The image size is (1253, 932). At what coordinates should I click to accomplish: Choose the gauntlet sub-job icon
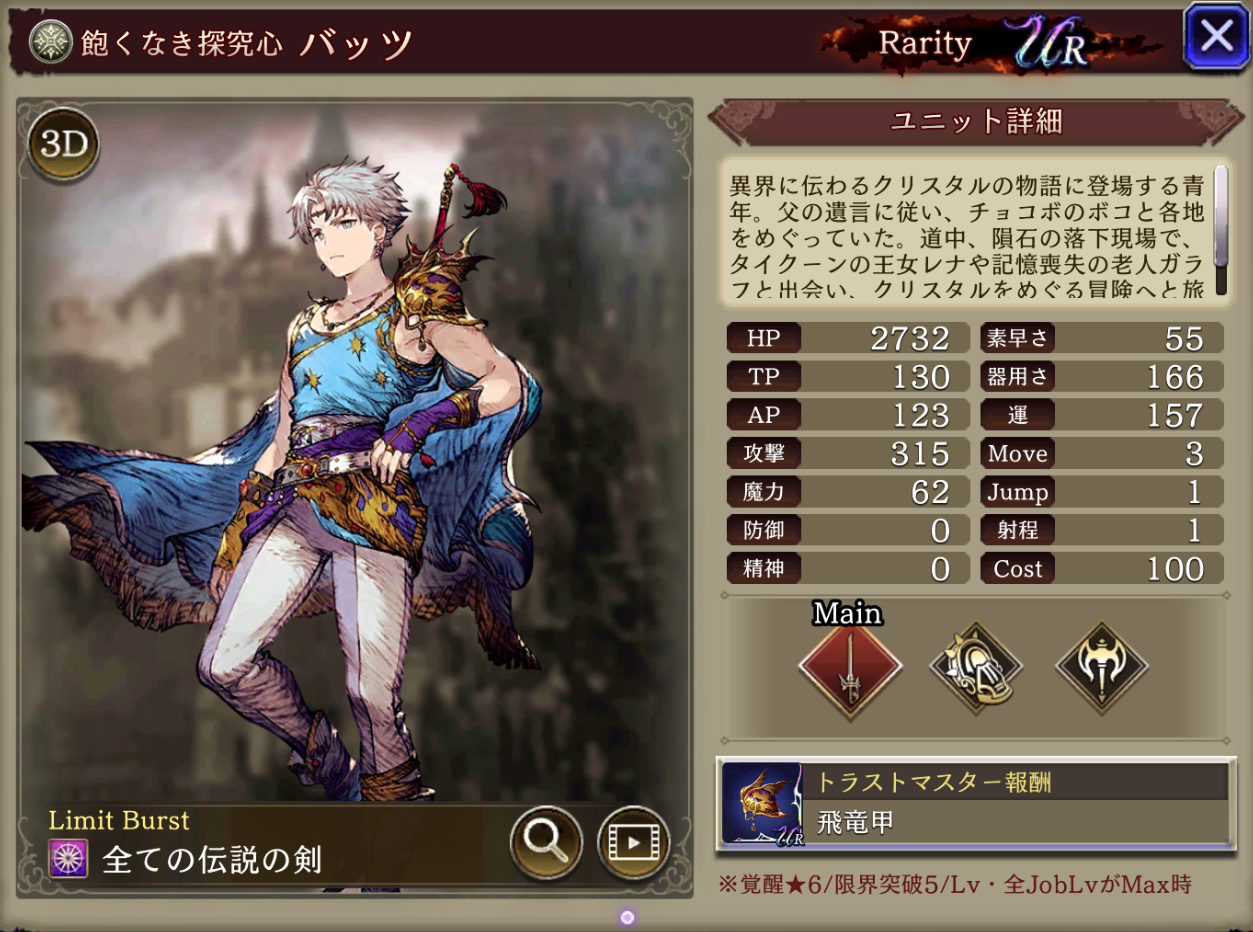(x=976, y=667)
